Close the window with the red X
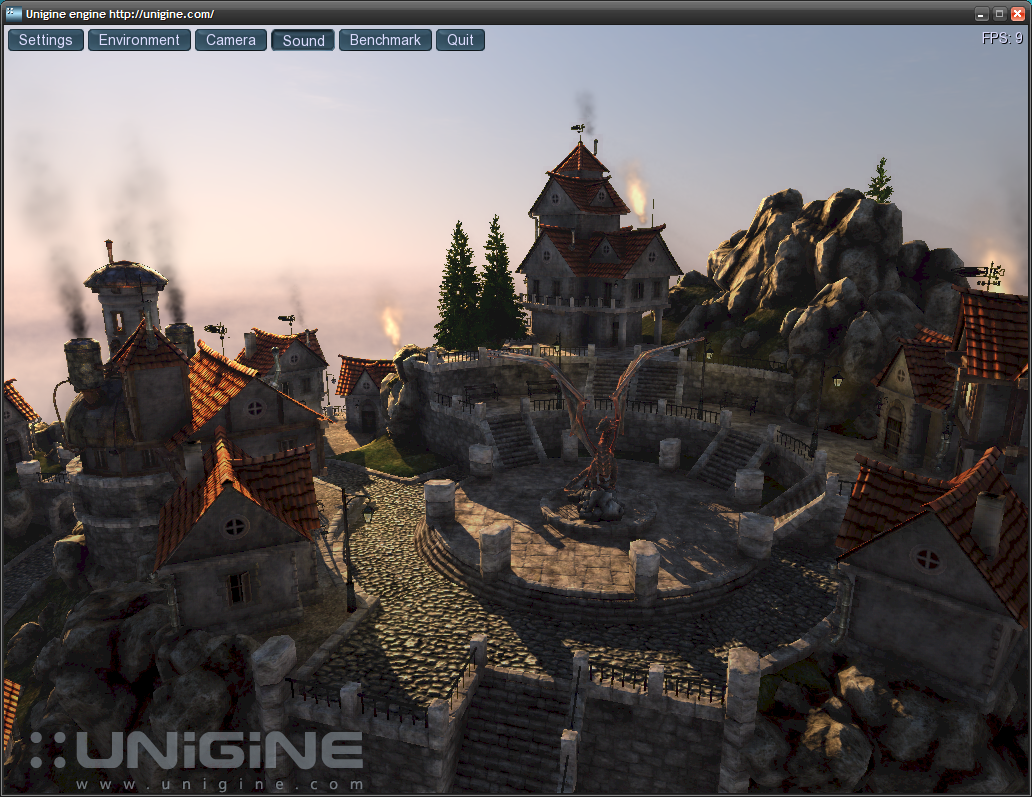Image resolution: width=1032 pixels, height=797 pixels. tap(1018, 14)
